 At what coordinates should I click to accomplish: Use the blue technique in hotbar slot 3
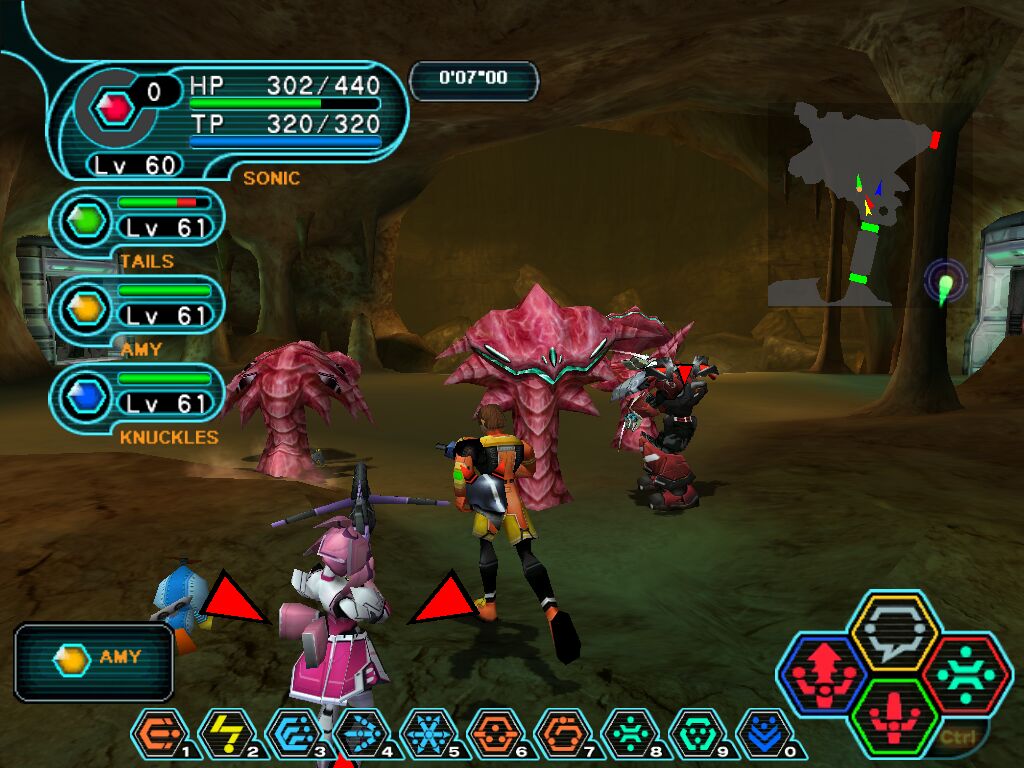[292, 735]
